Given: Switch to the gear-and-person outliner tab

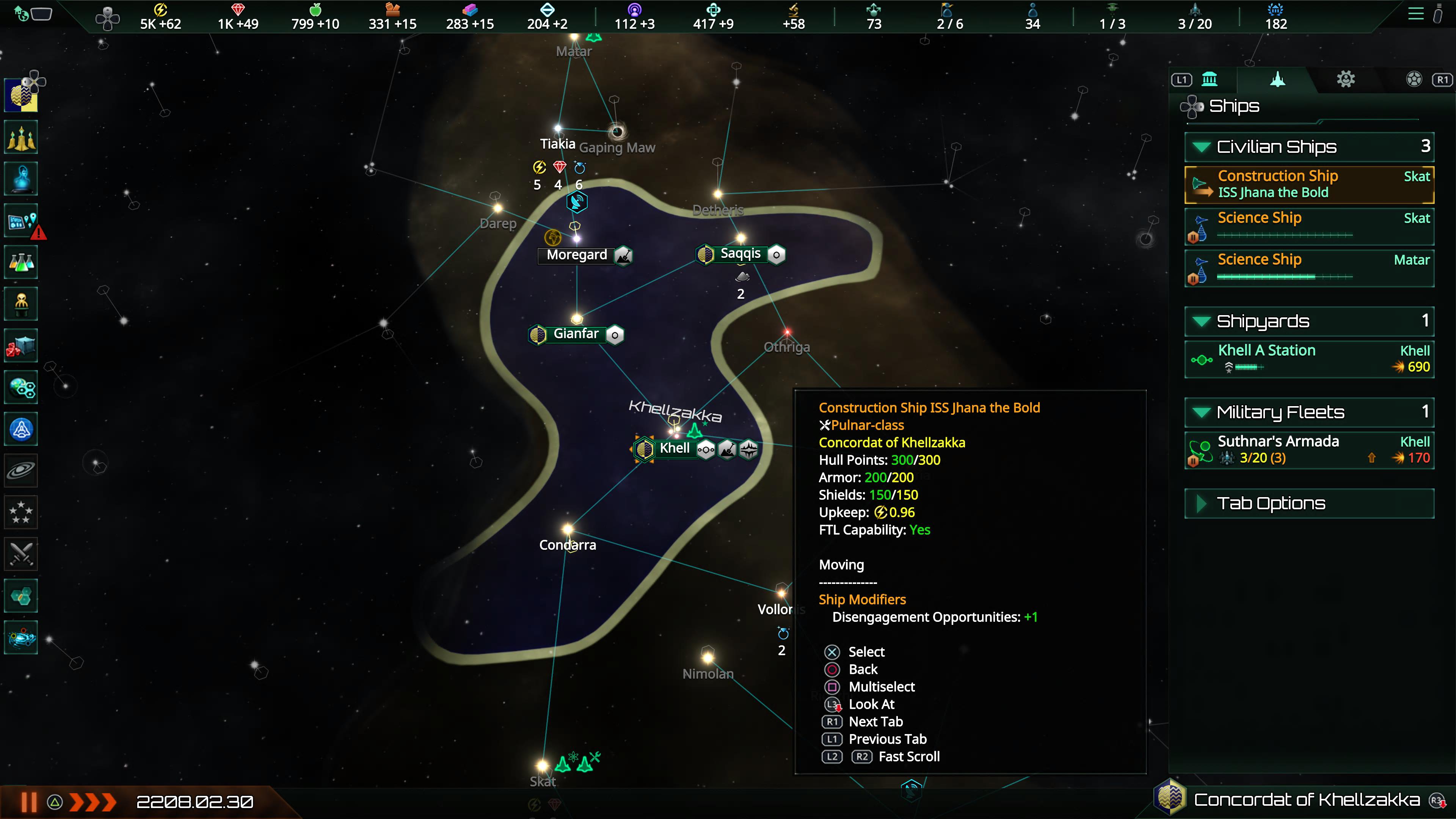Looking at the screenshot, I should [x=1345, y=79].
